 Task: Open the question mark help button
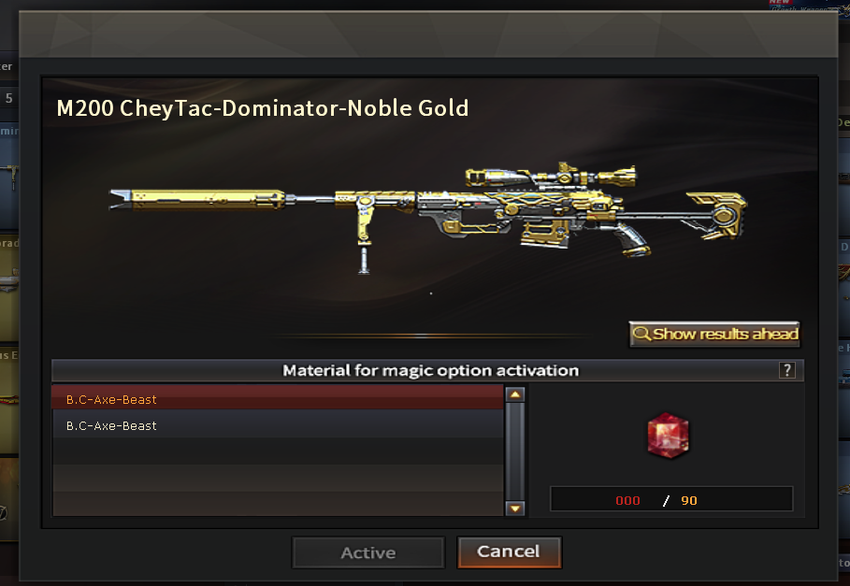(x=787, y=370)
